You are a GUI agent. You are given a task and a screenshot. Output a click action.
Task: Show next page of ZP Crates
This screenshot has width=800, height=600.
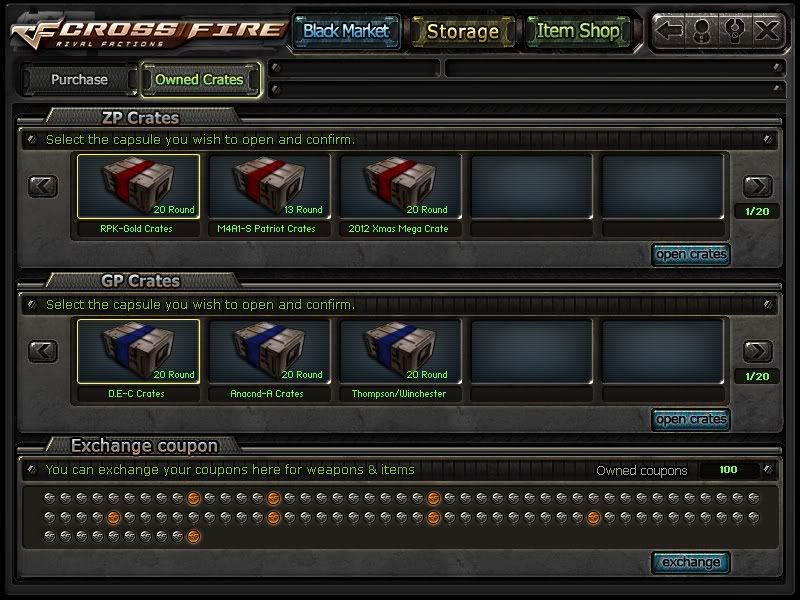point(757,186)
